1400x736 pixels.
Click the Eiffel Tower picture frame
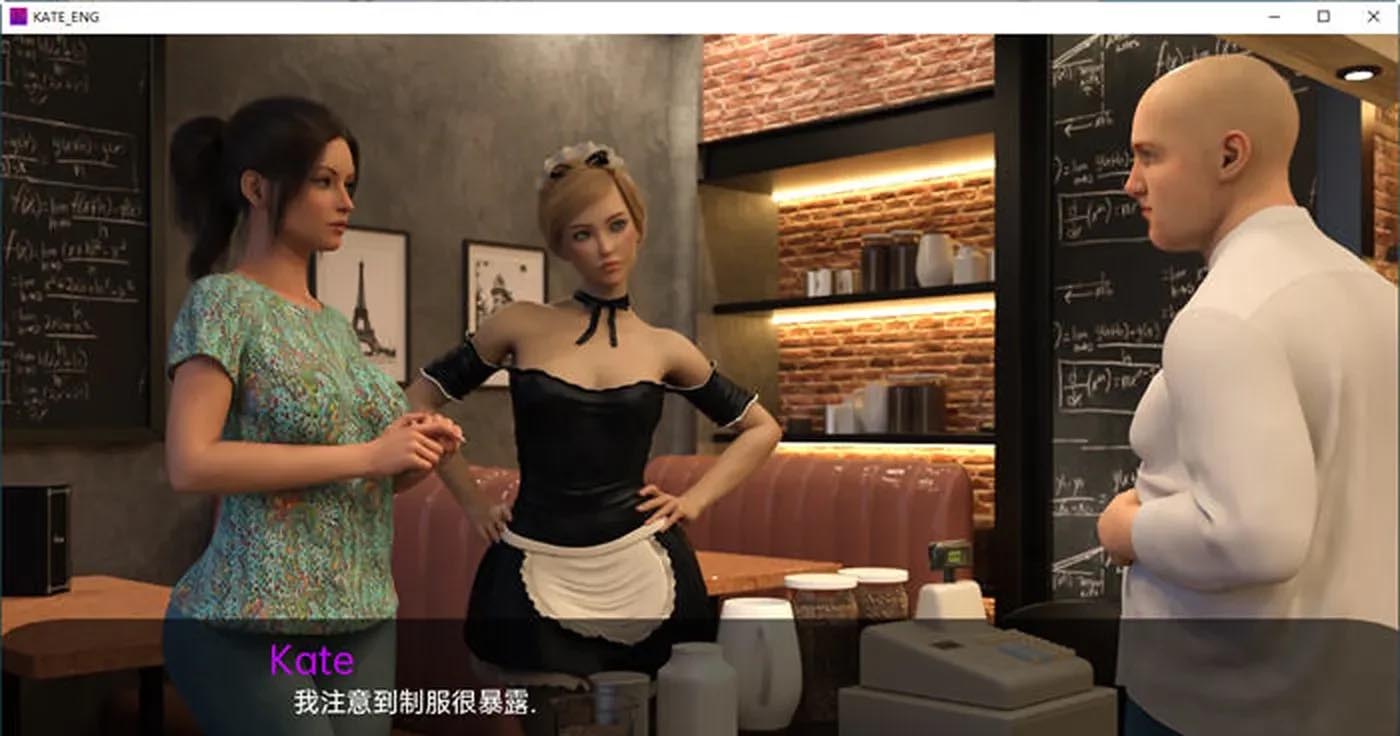(x=365, y=300)
